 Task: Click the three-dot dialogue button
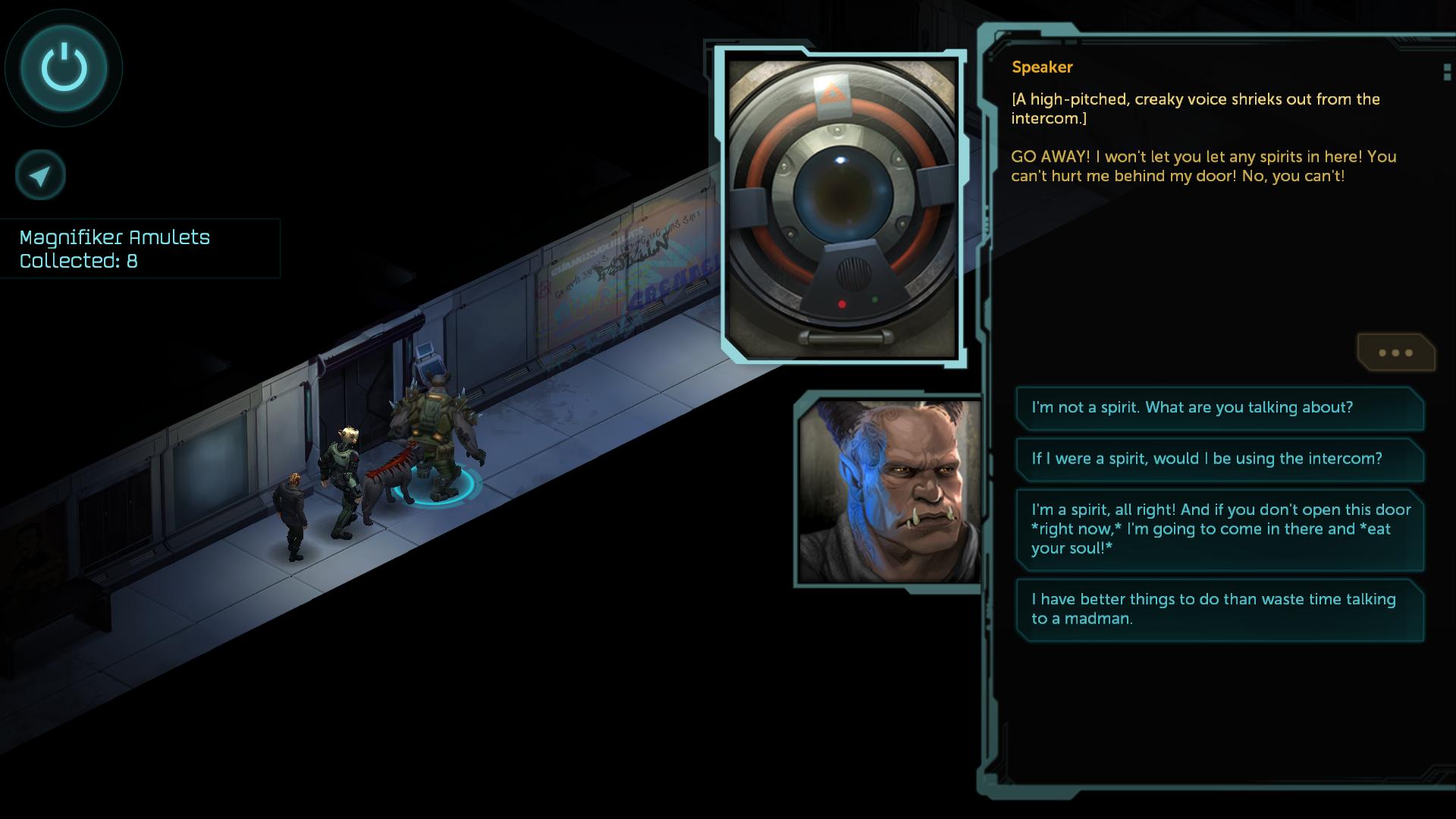[x=1395, y=353]
